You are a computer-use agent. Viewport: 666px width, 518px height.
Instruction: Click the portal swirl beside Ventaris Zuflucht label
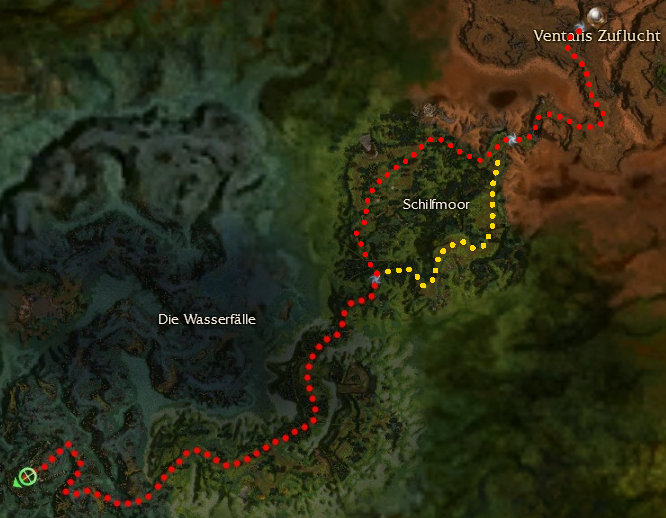tap(579, 28)
